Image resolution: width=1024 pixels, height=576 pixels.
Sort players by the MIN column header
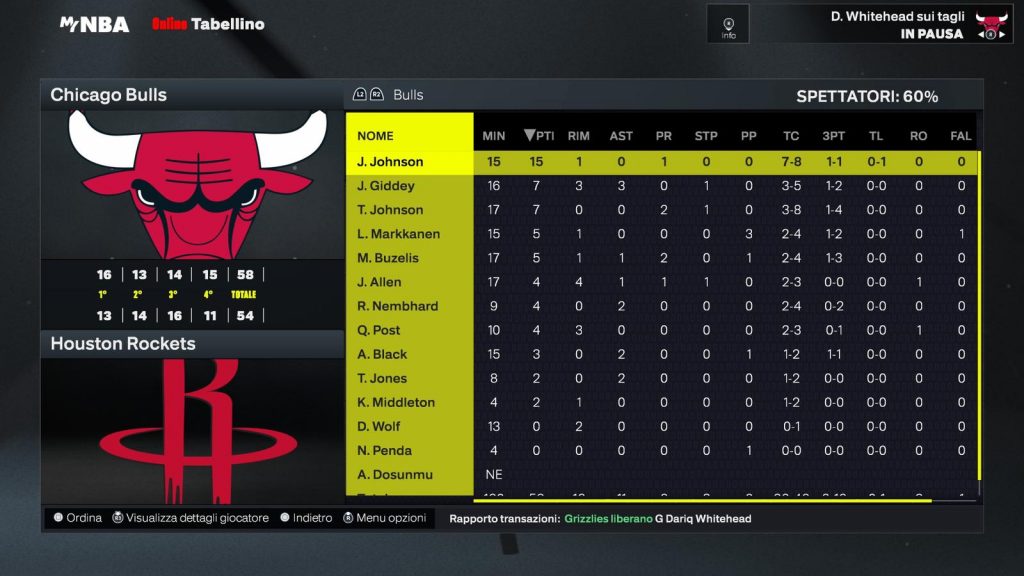[x=494, y=136]
